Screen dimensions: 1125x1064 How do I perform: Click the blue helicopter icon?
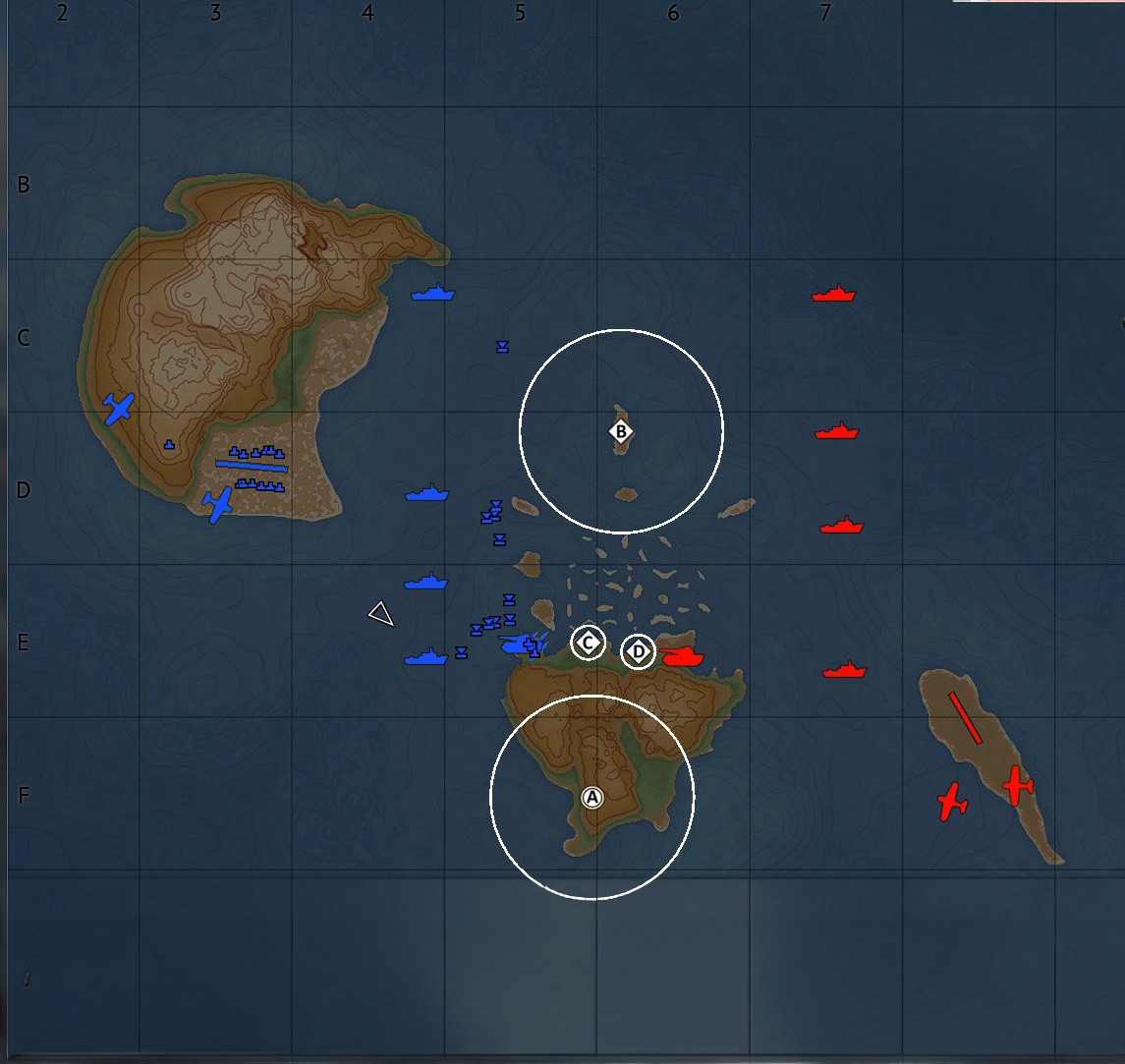pyautogui.click(x=517, y=644)
